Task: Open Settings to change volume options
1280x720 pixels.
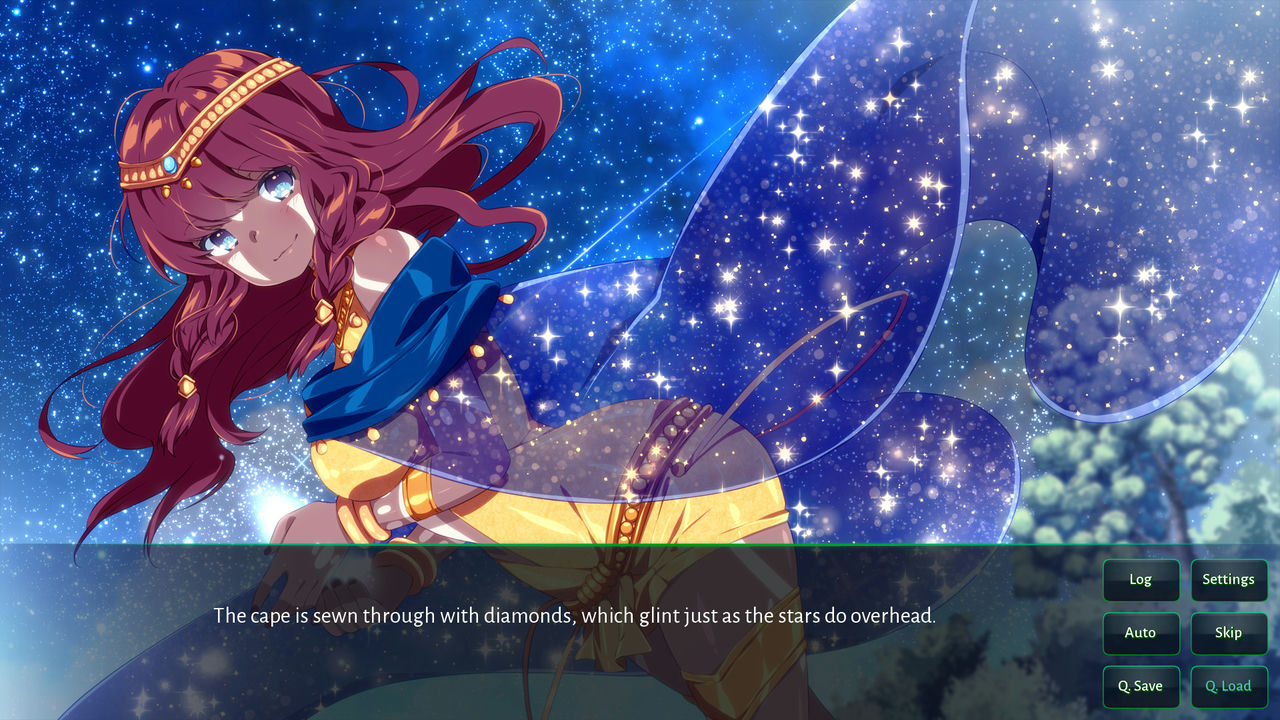Action: click(x=1229, y=580)
